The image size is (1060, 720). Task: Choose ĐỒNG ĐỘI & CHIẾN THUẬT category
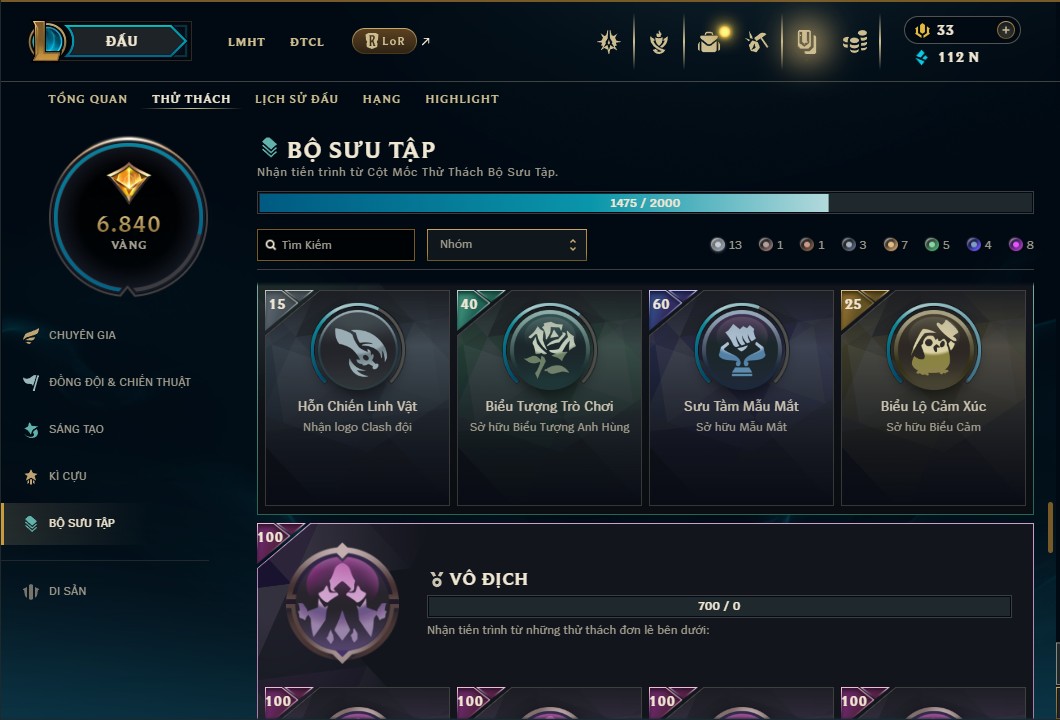tap(119, 382)
